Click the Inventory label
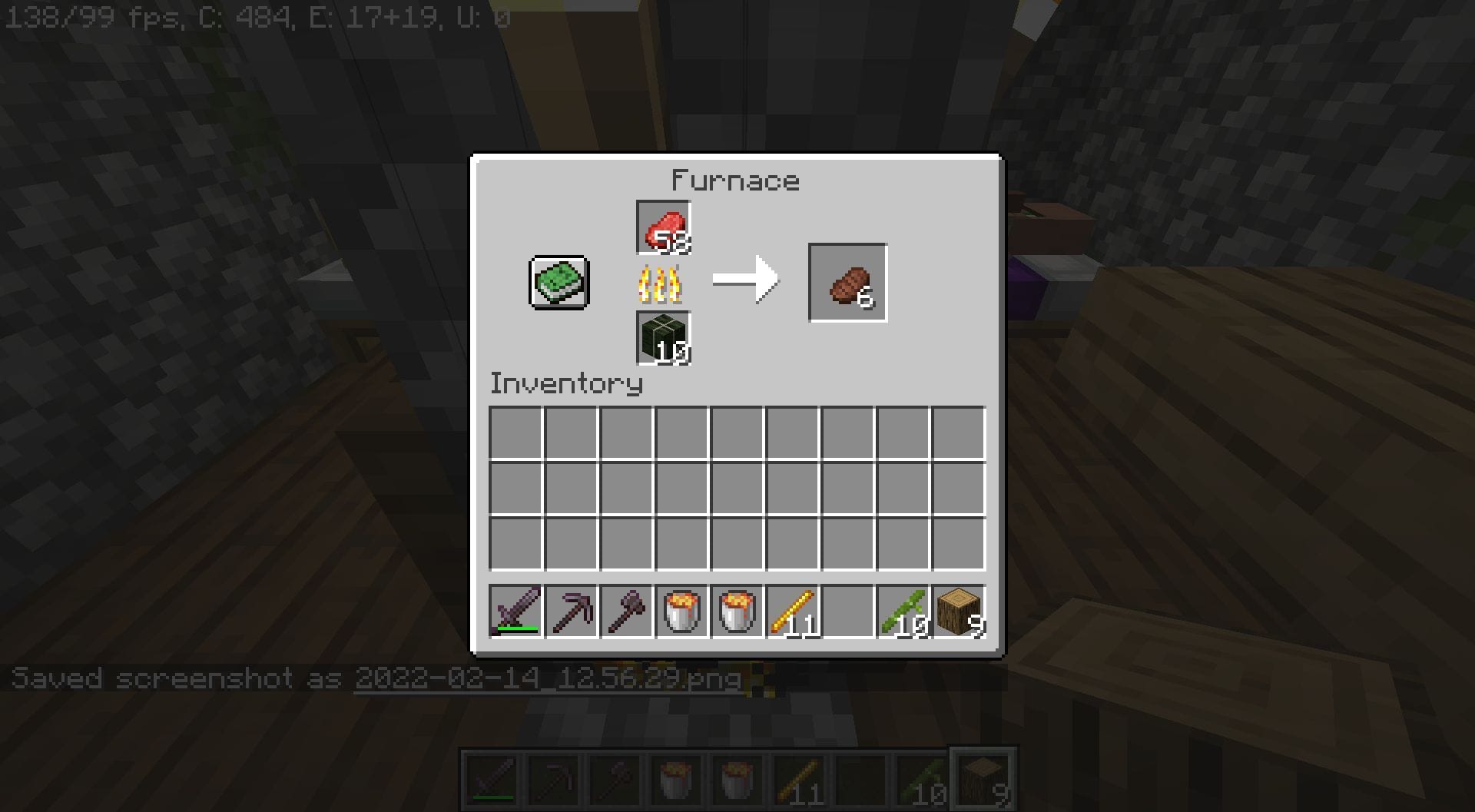1475x812 pixels. (566, 384)
